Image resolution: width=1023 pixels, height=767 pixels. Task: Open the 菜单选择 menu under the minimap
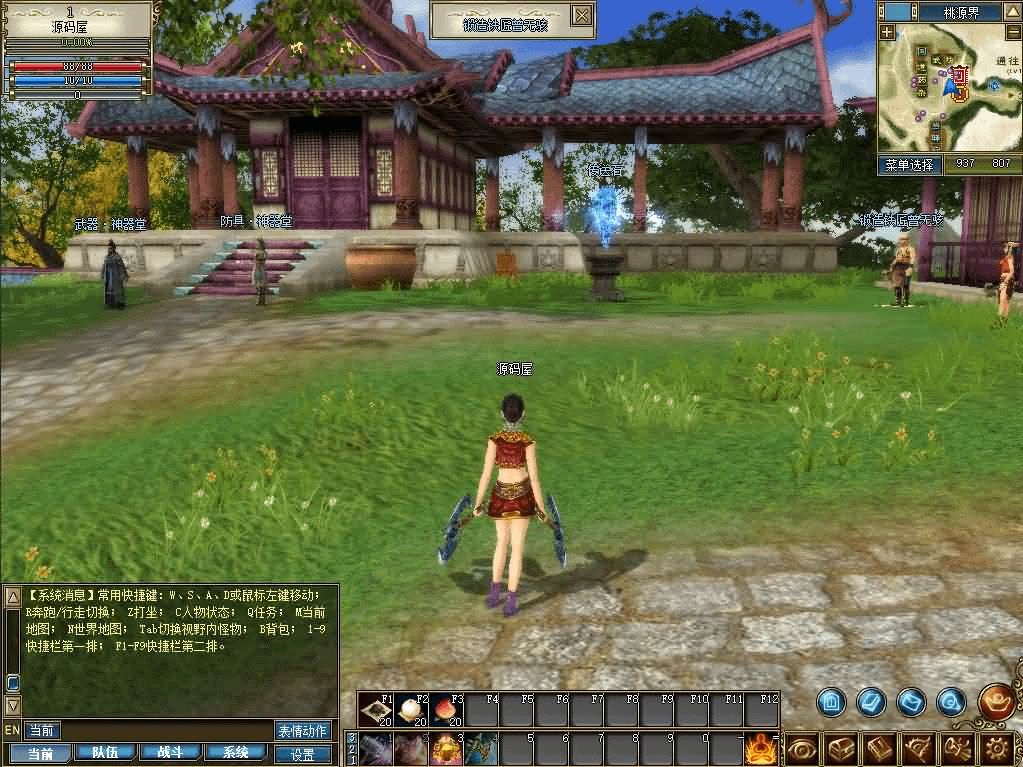click(x=910, y=164)
